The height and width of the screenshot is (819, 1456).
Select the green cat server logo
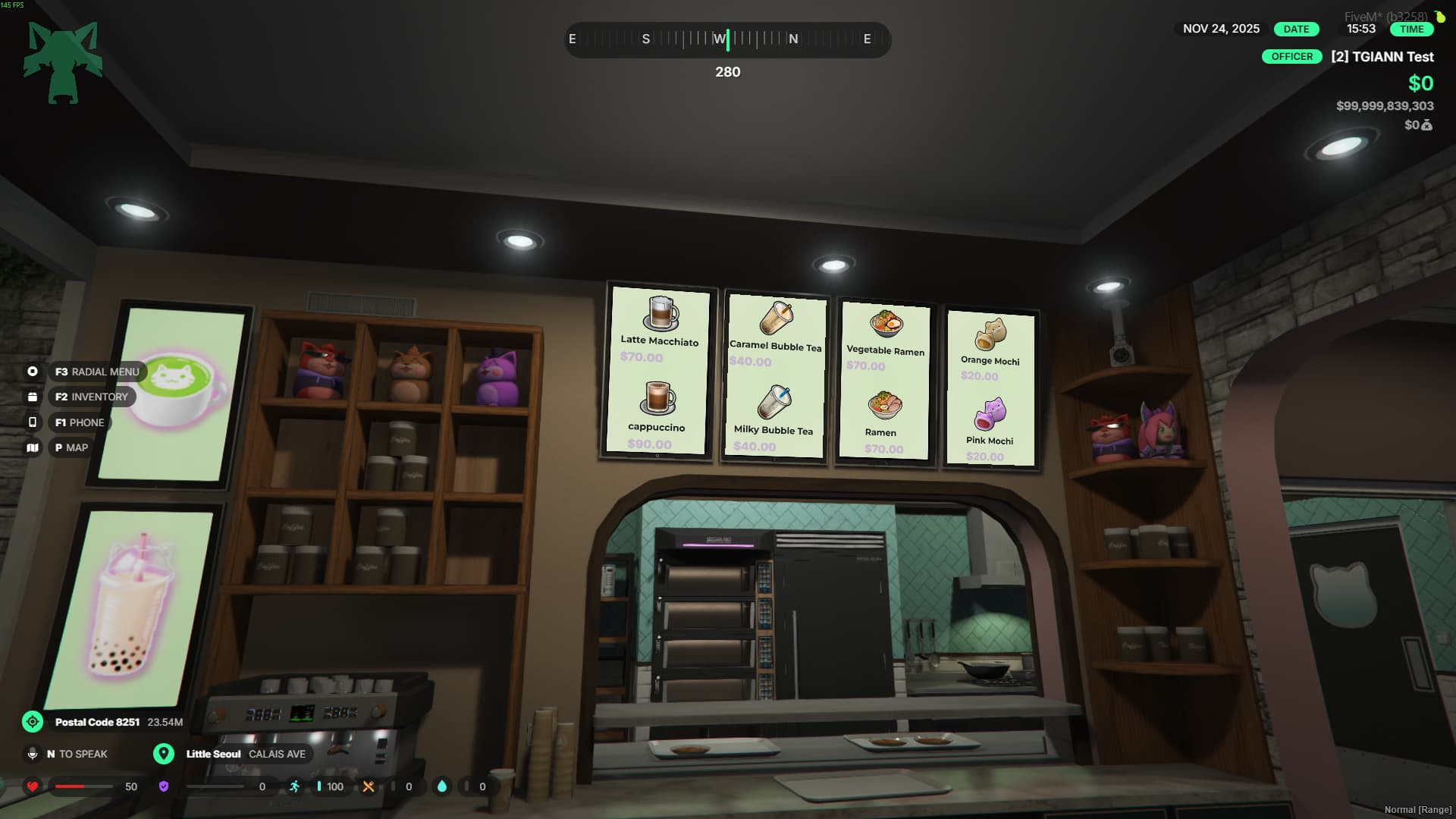(x=63, y=62)
